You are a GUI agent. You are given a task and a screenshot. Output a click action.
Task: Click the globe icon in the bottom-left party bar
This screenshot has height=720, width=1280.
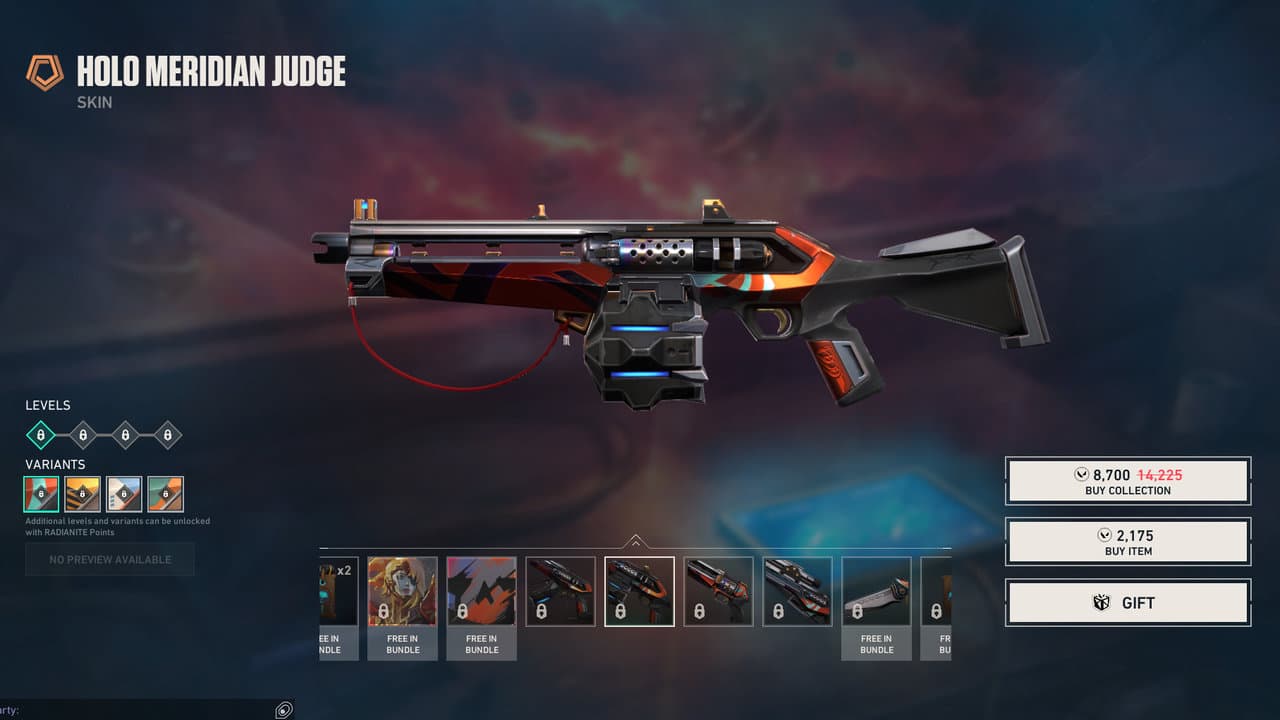click(x=284, y=710)
